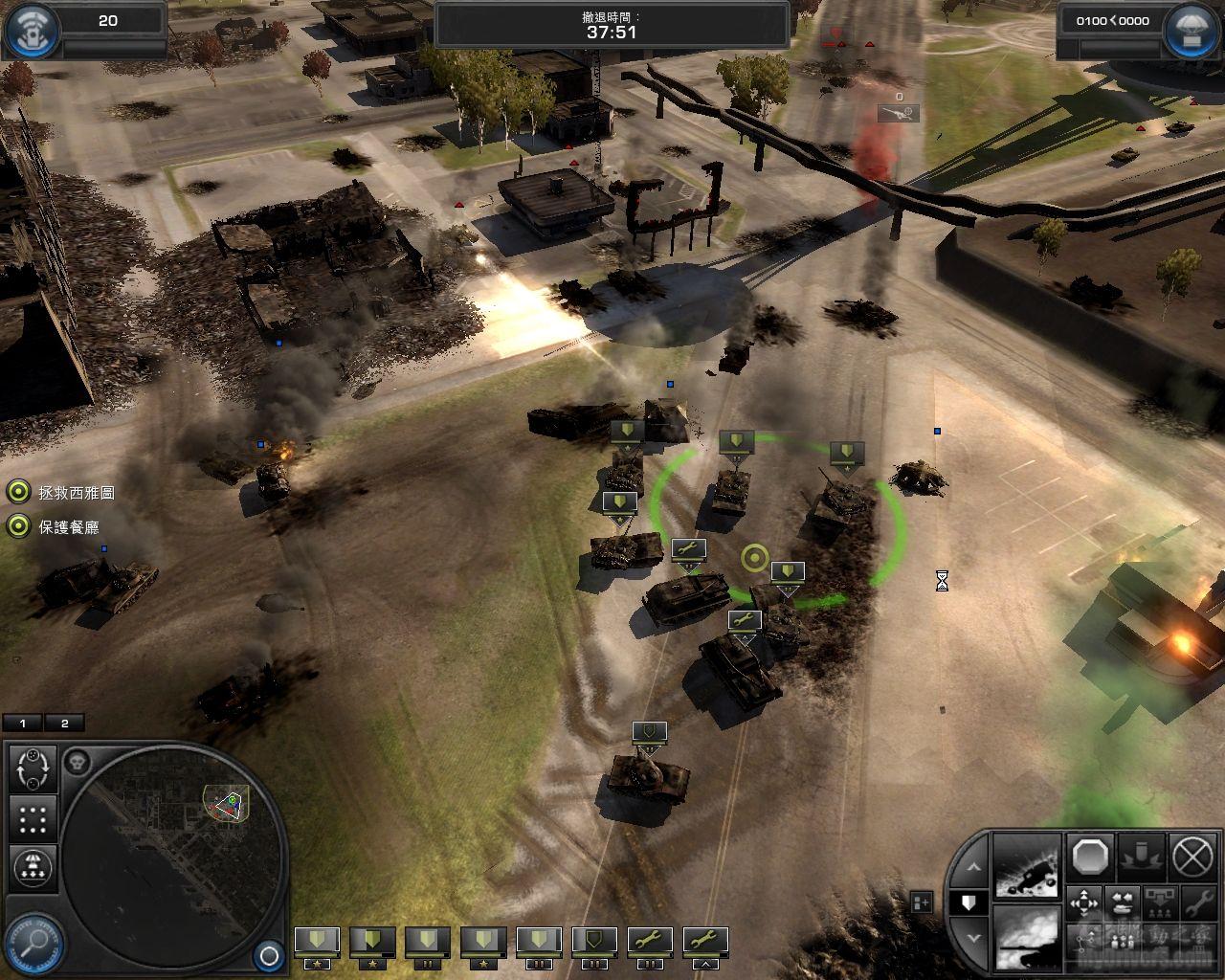Click the skull icon above the minimap

(x=78, y=763)
